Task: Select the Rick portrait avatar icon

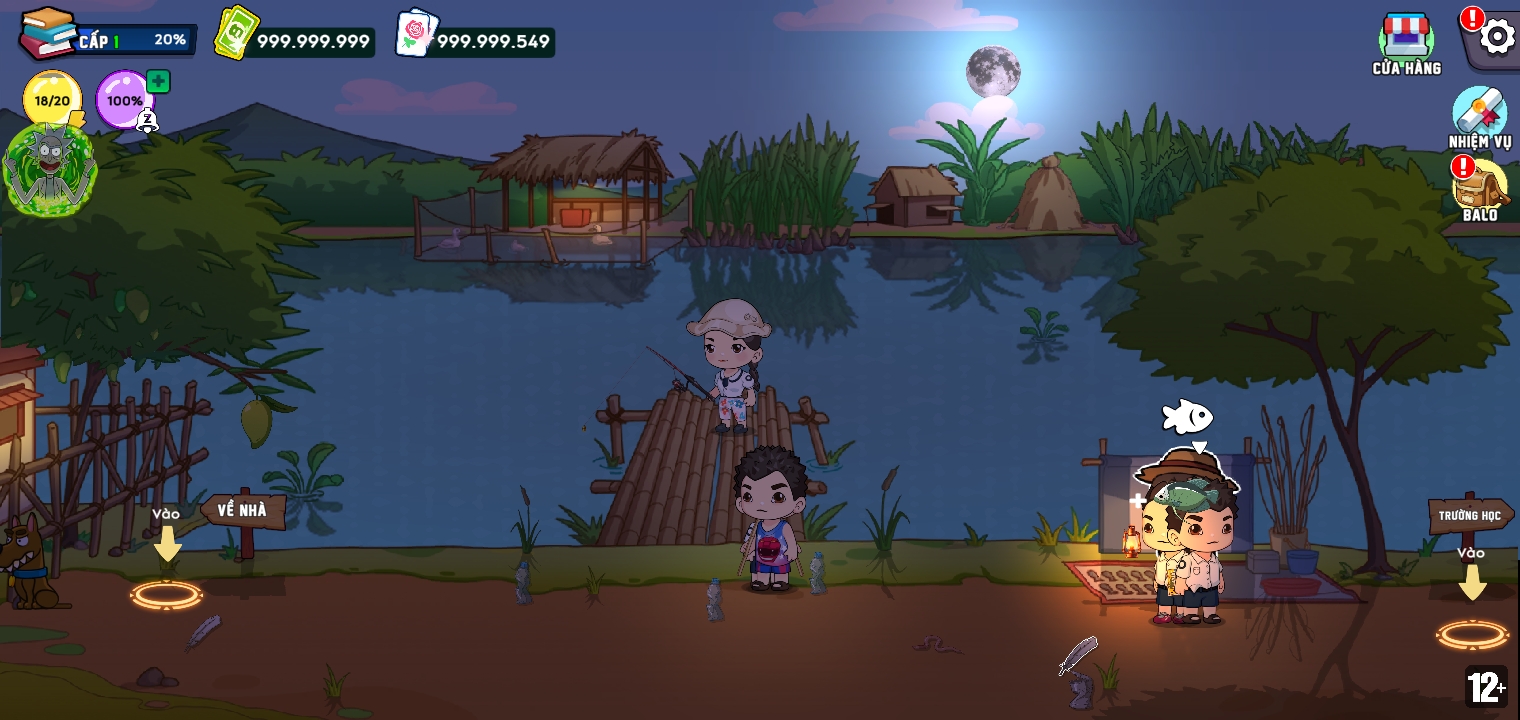Action: pyautogui.click(x=49, y=170)
